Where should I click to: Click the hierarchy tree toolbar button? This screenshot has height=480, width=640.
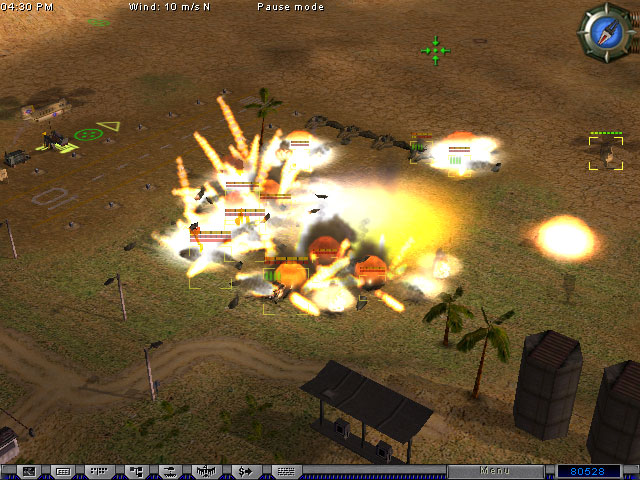(134, 470)
